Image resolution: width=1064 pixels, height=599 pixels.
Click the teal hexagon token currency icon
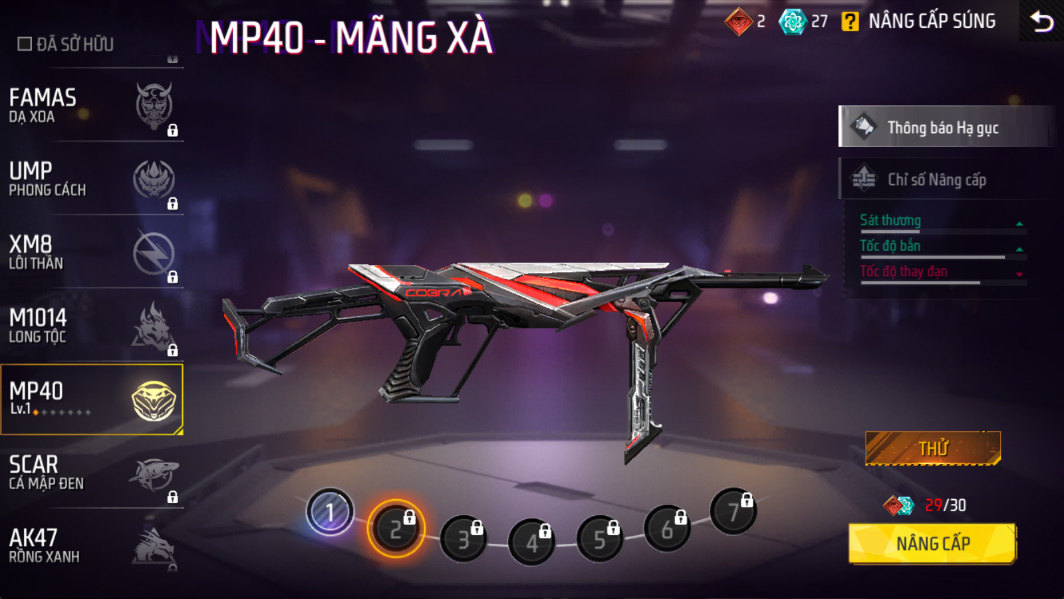click(793, 21)
